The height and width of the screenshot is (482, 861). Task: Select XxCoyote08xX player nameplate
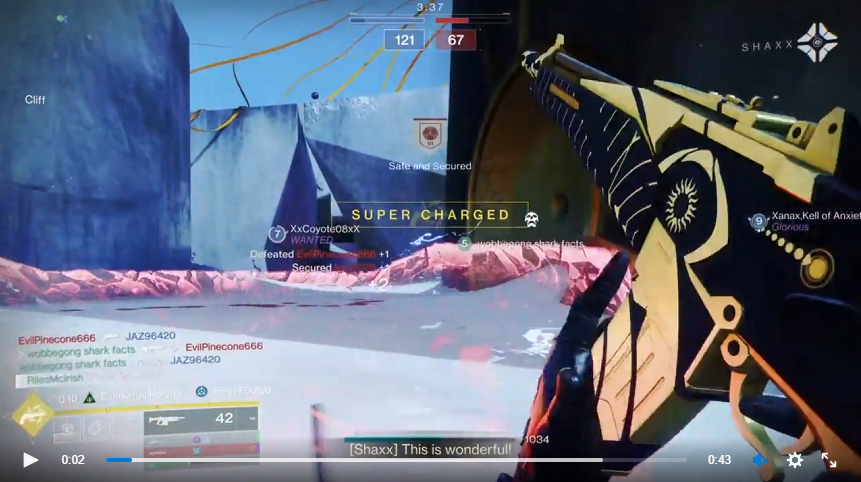click(x=322, y=230)
